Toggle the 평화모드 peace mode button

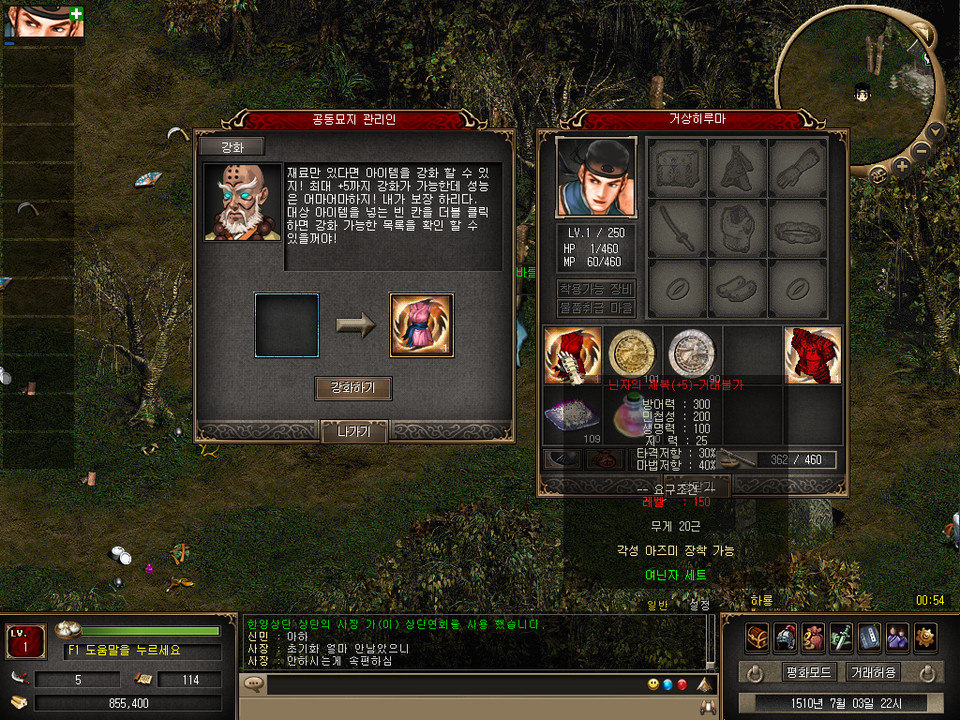click(x=802, y=672)
